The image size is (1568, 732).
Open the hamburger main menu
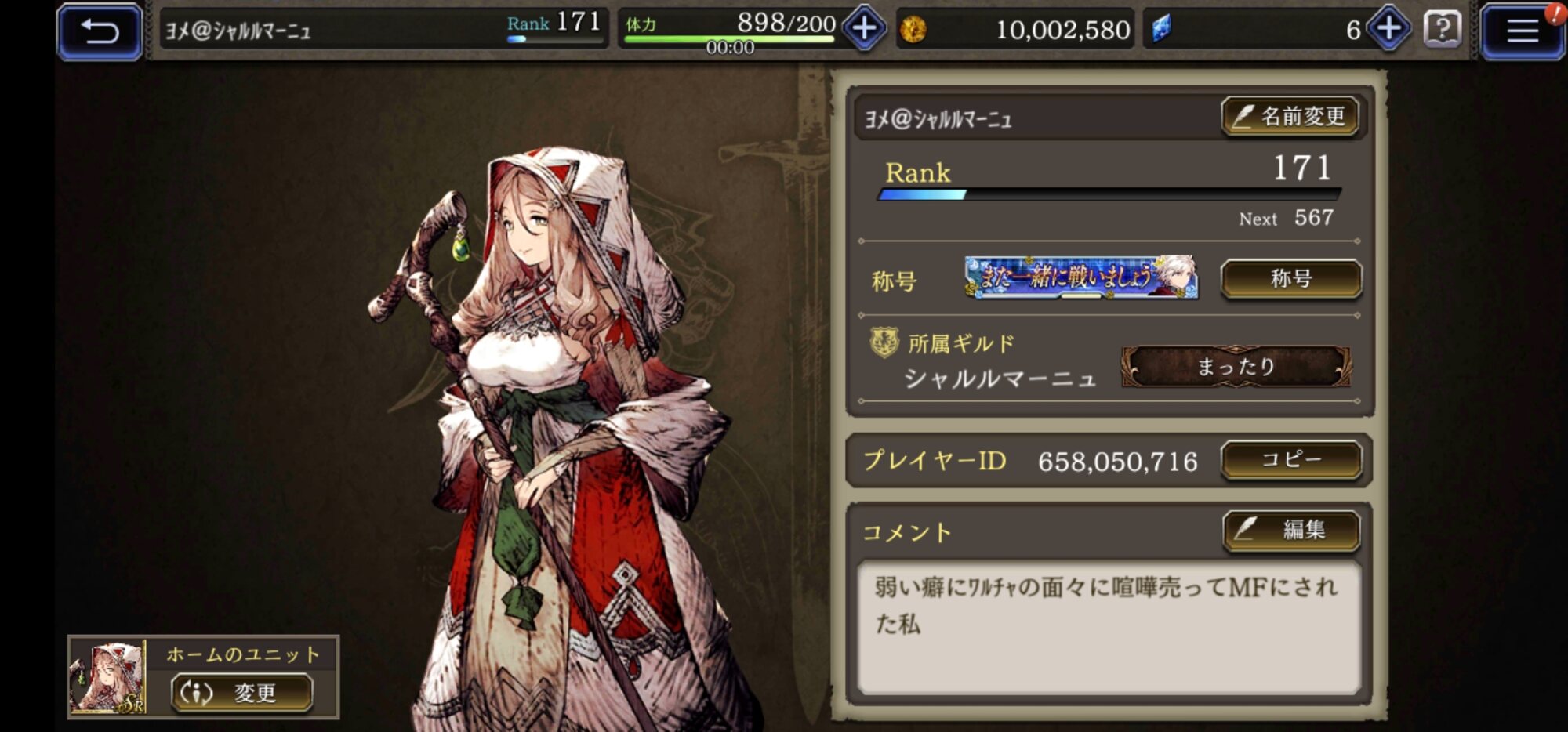[x=1522, y=31]
